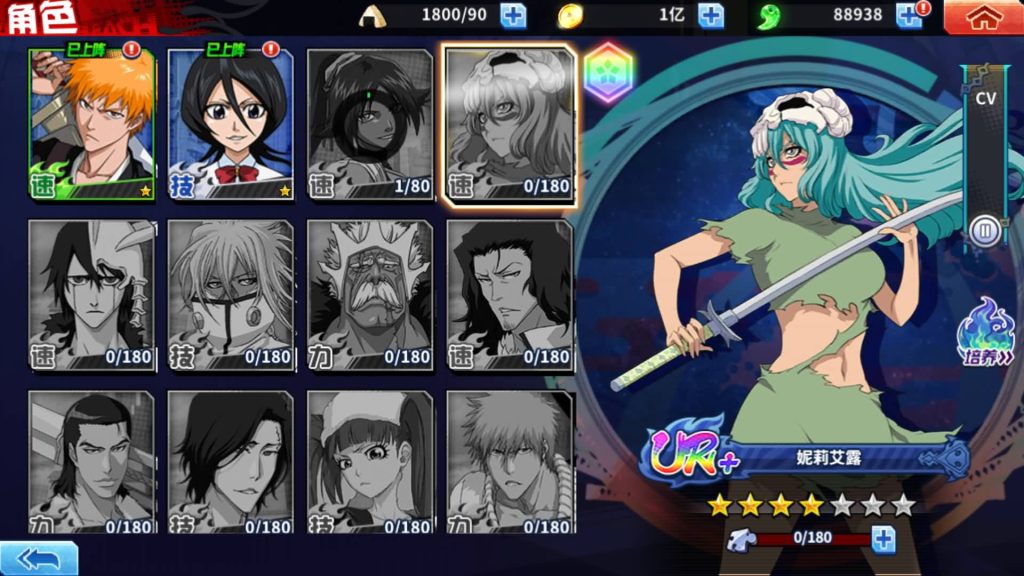
Task: Add shards for Nelliel with plus button
Action: 883,539
